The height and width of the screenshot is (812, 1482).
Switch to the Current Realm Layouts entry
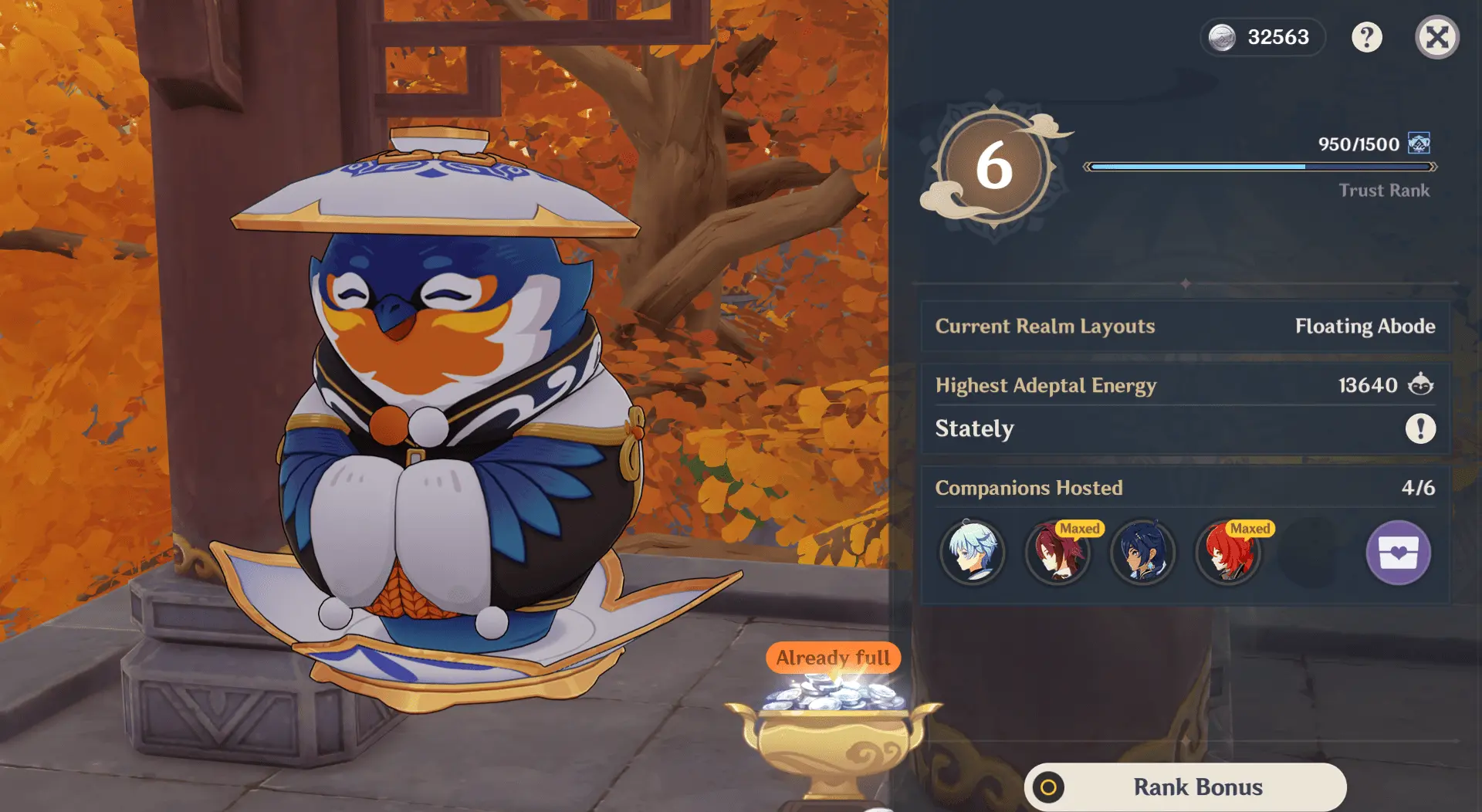click(1045, 326)
